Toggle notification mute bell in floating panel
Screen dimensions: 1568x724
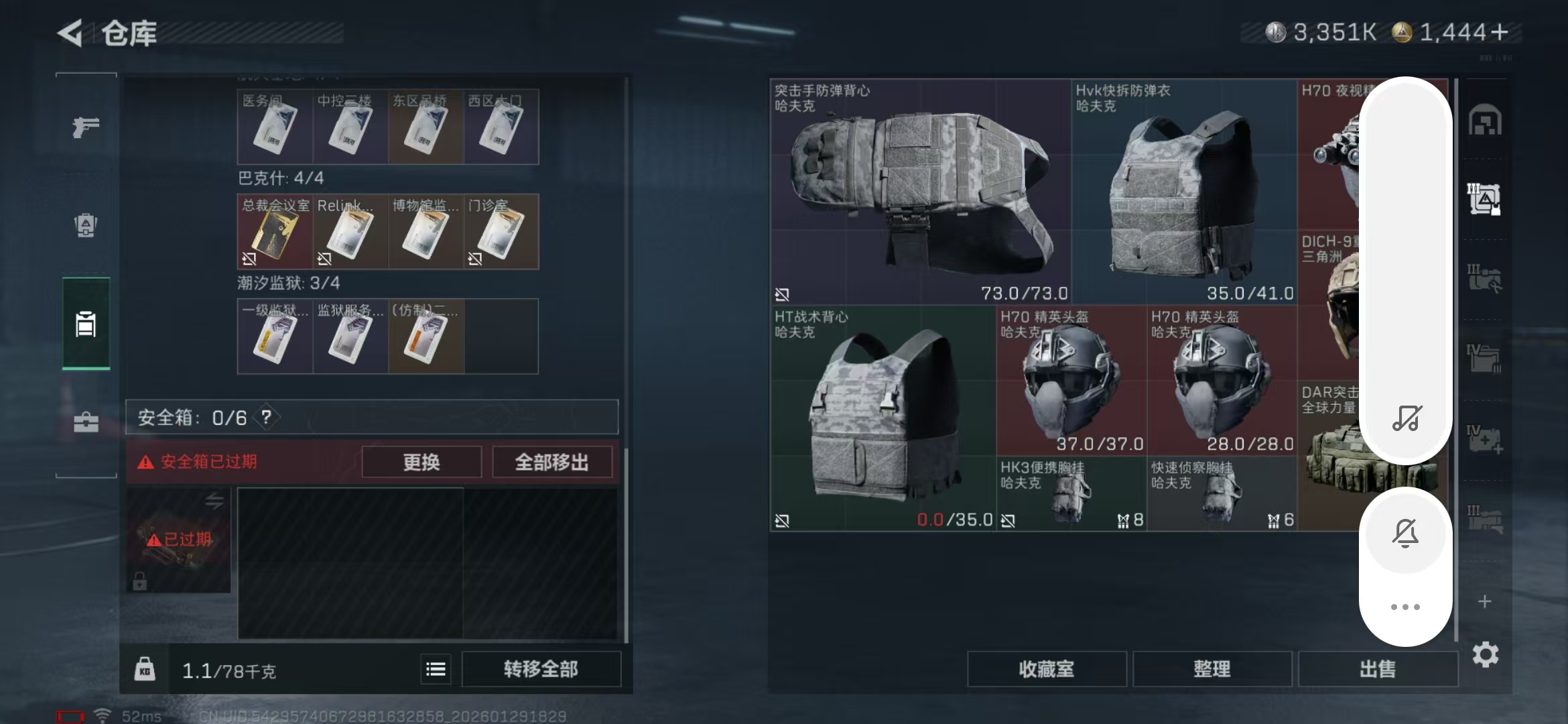tap(1405, 533)
